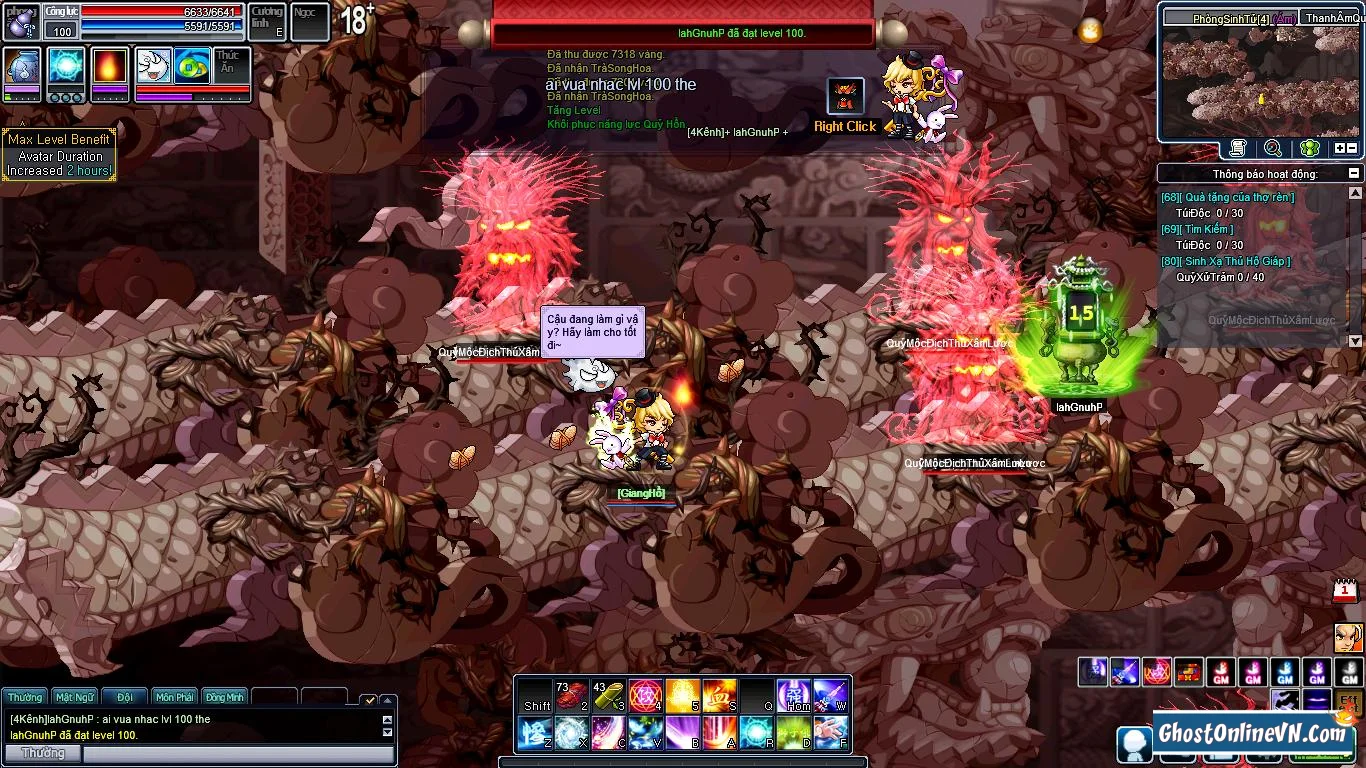
Task: Switch to the Thường chat tab
Action: coord(26,697)
